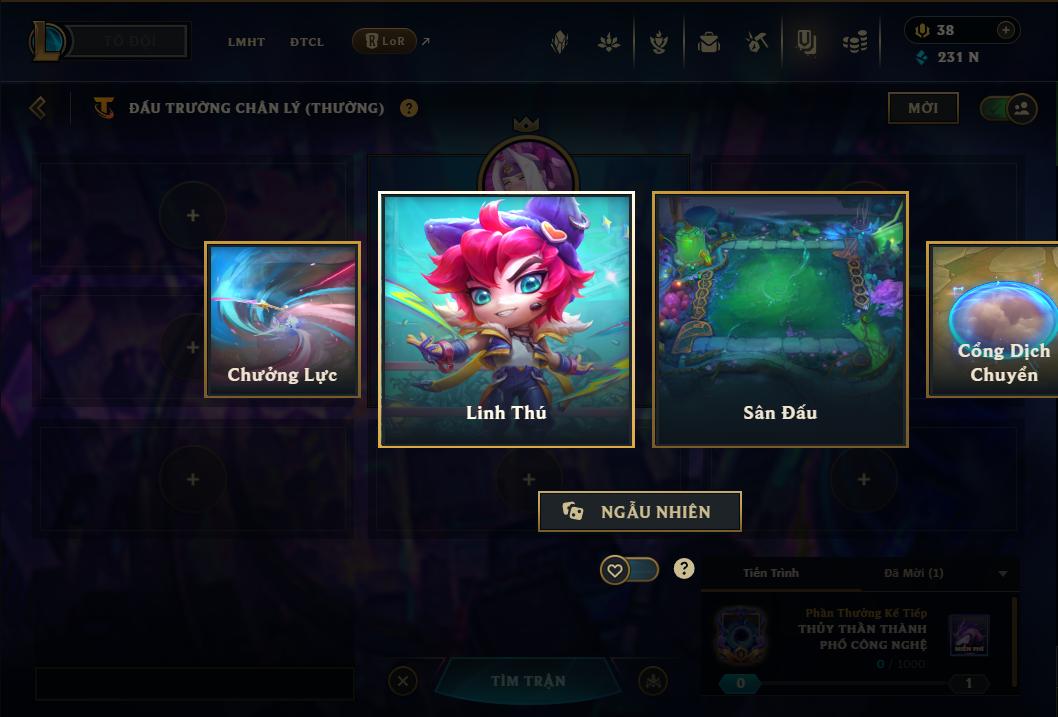Add currency with the plus button

(1006, 30)
